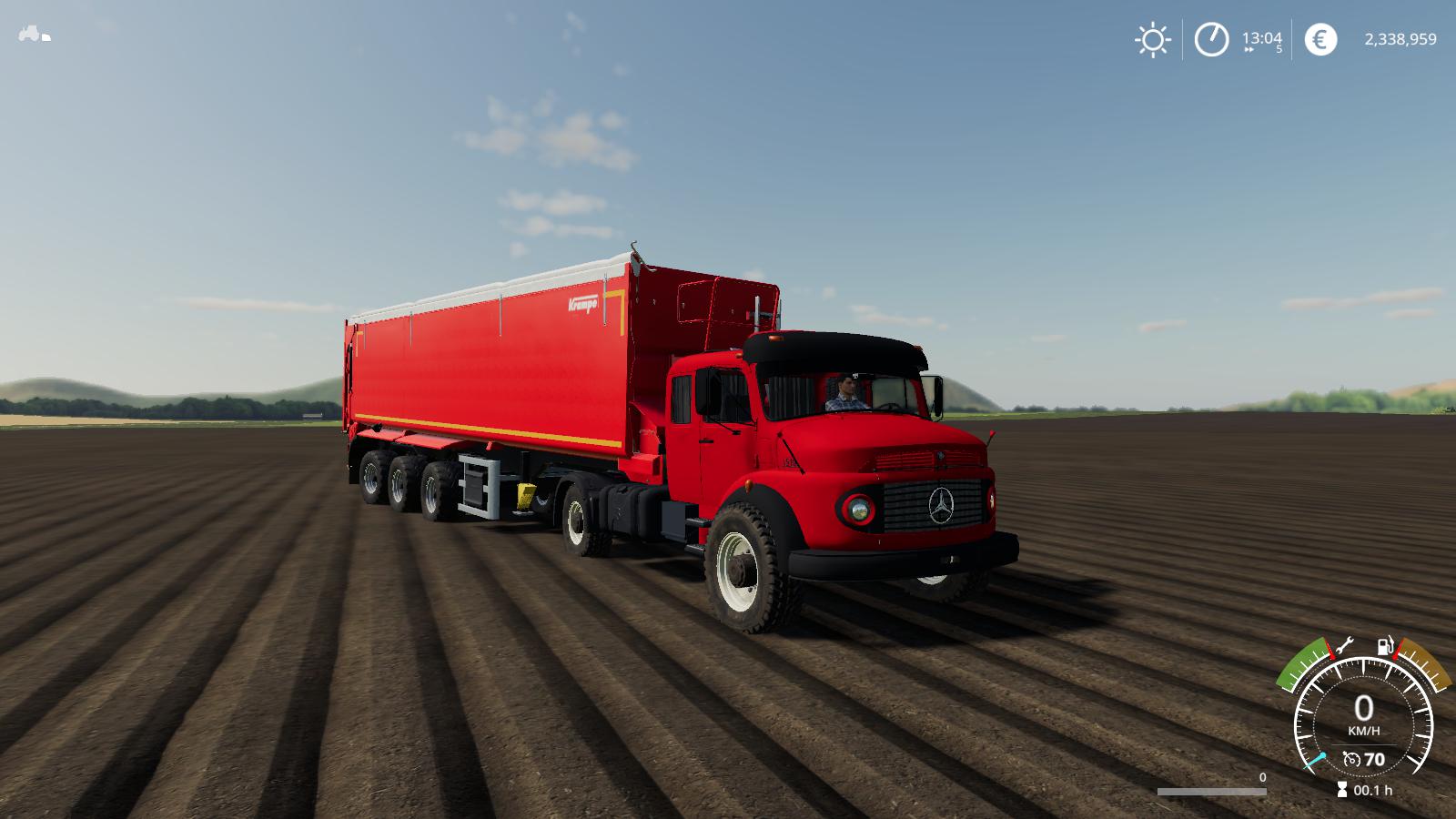Image resolution: width=1456 pixels, height=819 pixels.
Task: Click the operating hours reading 00.1 h
Action: click(x=1373, y=789)
